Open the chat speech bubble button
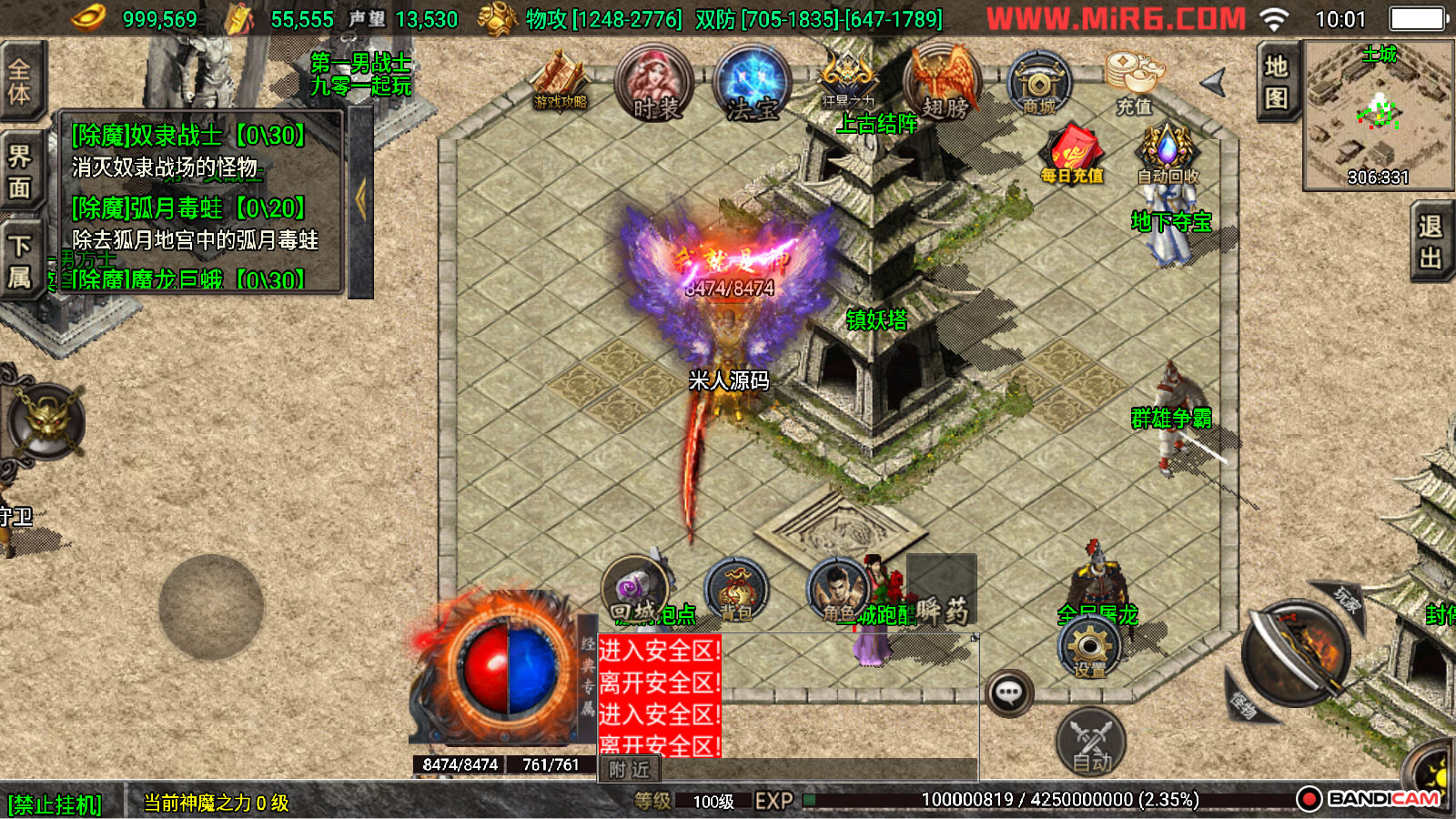 [x=1008, y=693]
